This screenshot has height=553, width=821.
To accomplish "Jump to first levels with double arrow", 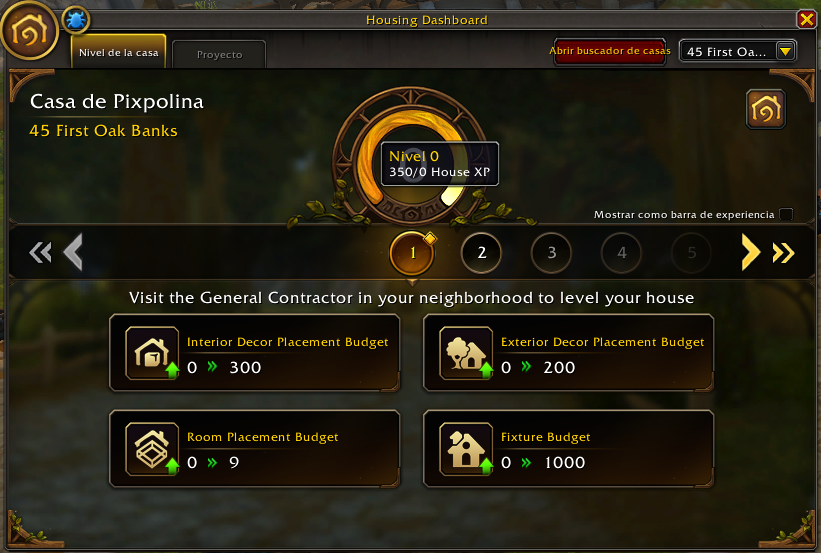I will 40,253.
